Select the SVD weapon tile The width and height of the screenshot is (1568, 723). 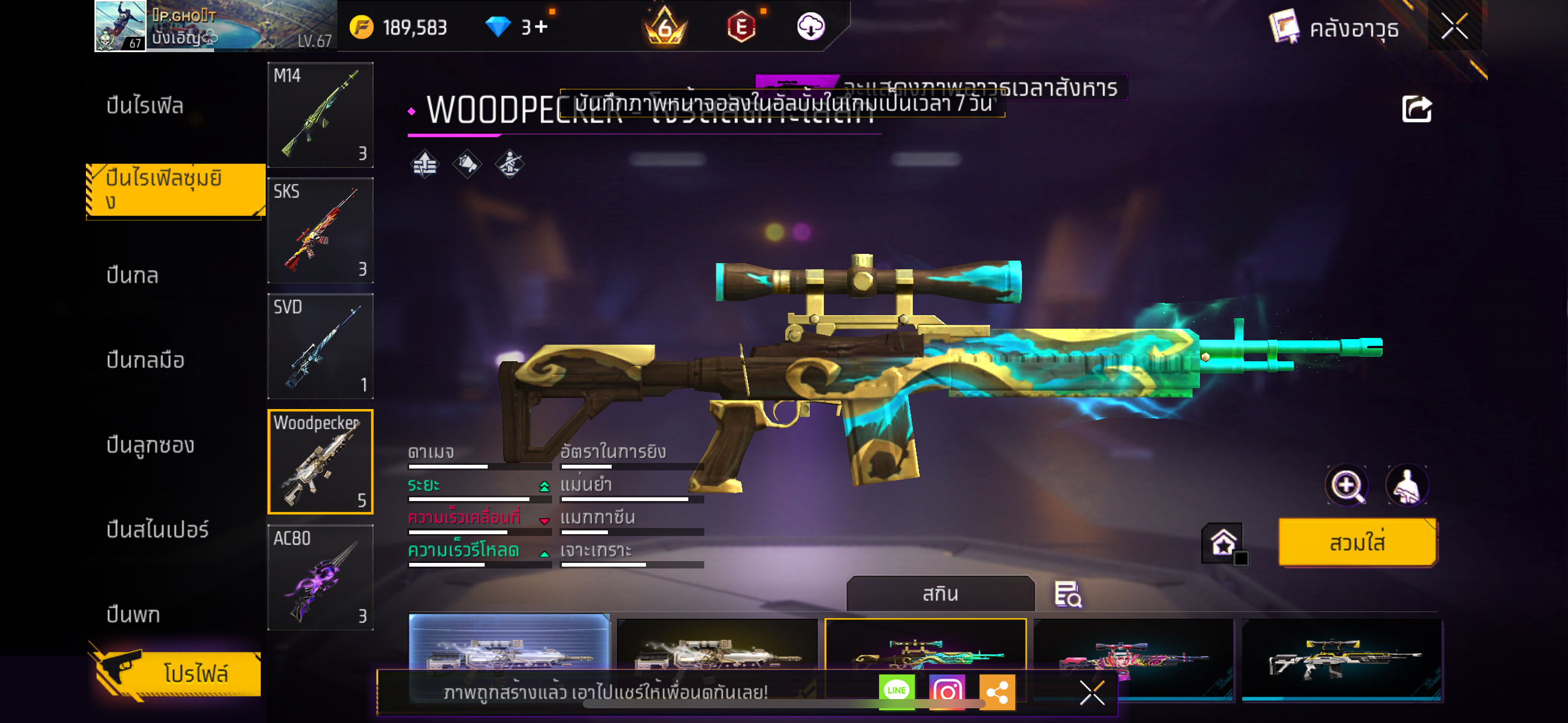(x=320, y=346)
